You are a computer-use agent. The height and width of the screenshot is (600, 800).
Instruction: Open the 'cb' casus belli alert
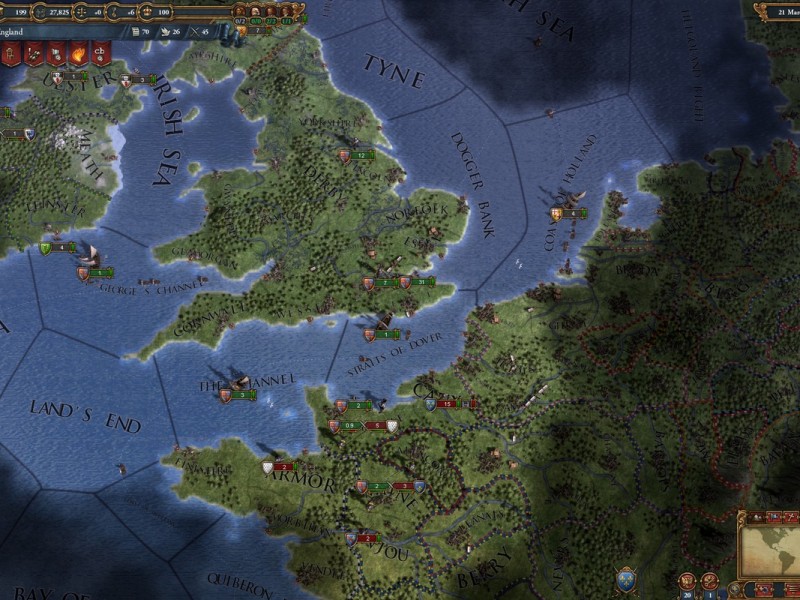click(x=101, y=54)
